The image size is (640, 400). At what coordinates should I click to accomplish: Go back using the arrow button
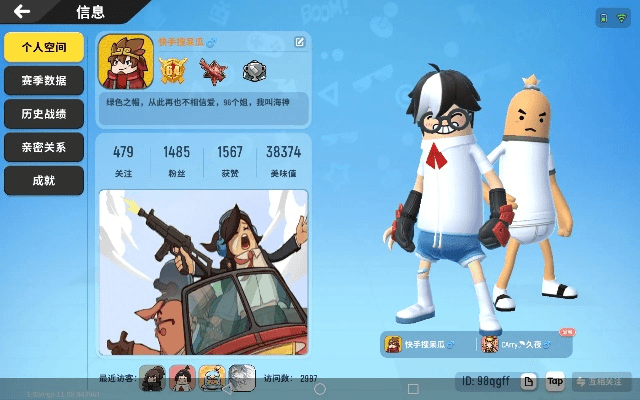(x=22, y=12)
